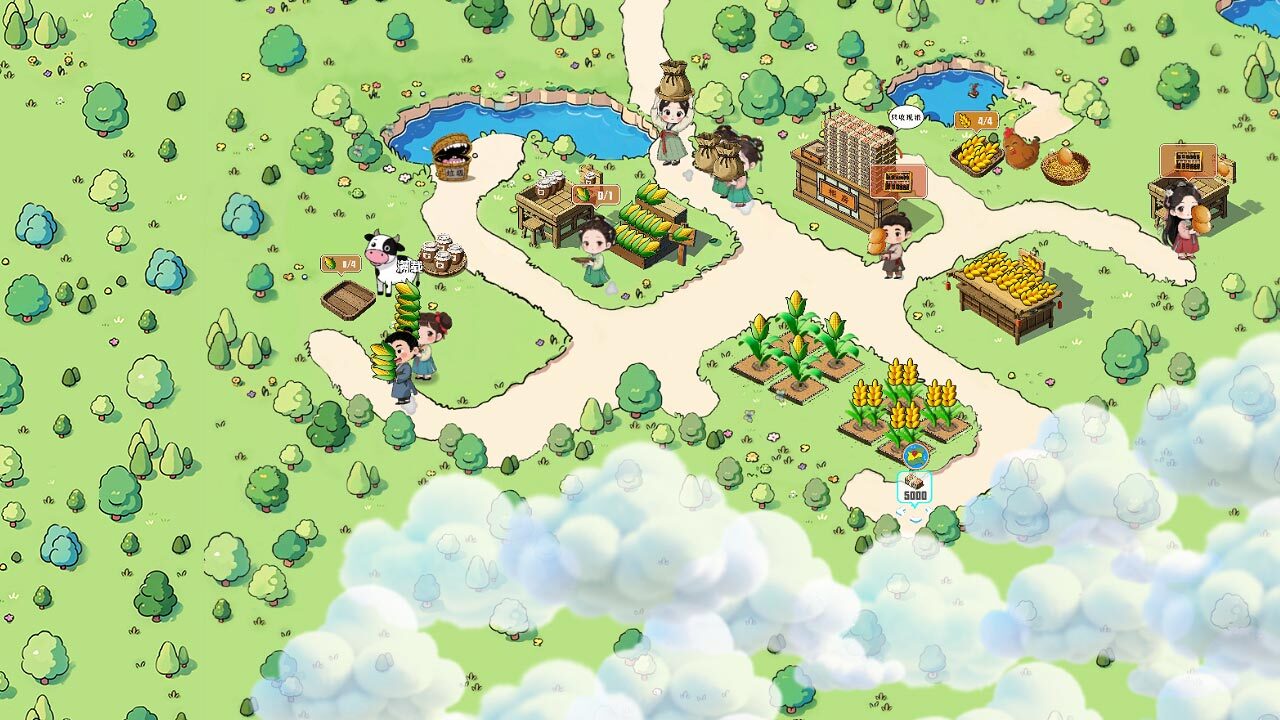Select the basket of golden corn beside the hen
Screen dimensions: 1280x720
click(976, 156)
